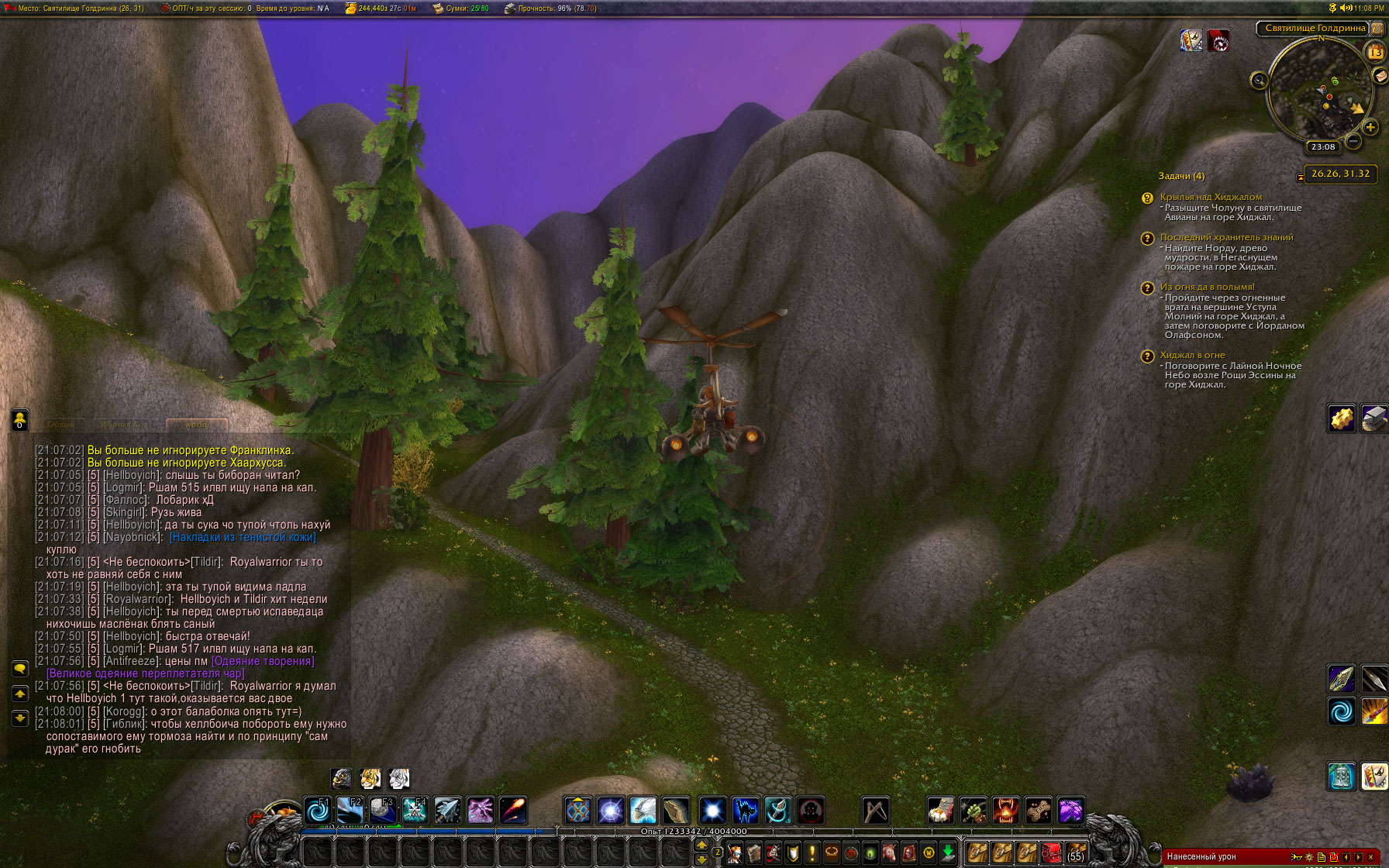1389x868 pixels.
Task: Zoom in the minimap with the plus button
Action: [x=1370, y=127]
